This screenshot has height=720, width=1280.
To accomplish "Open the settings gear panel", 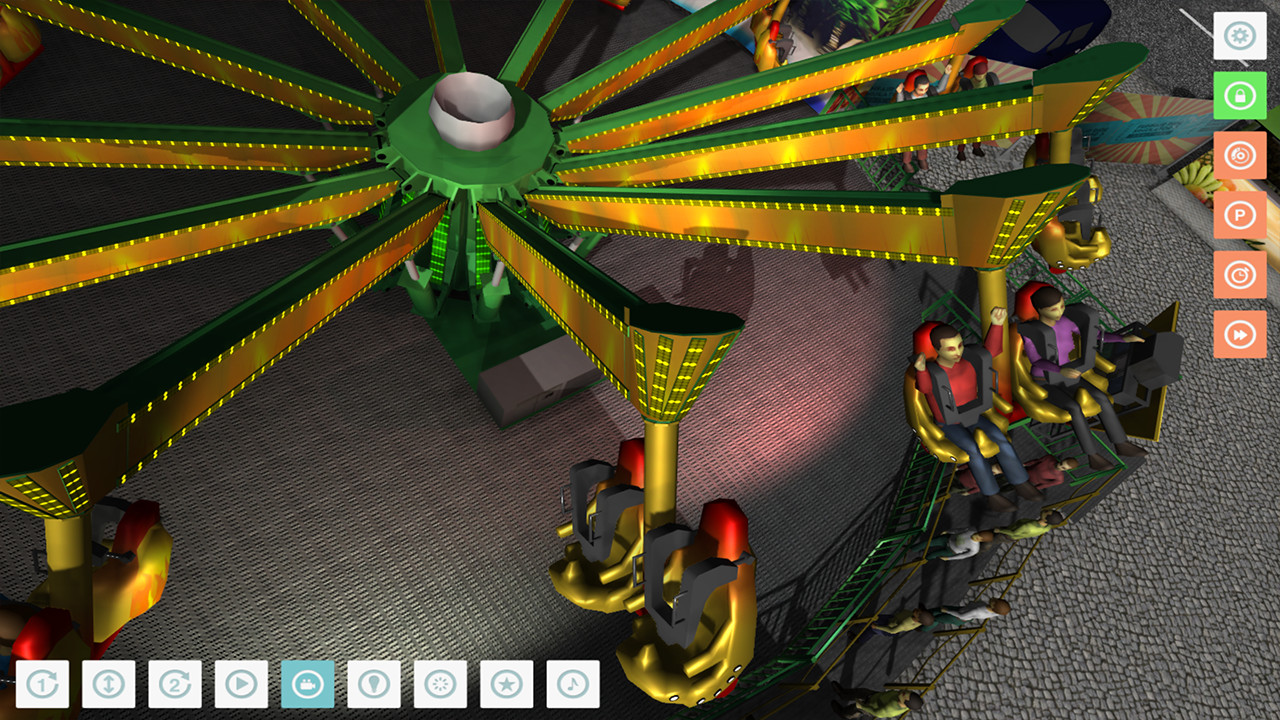I will (x=1240, y=36).
